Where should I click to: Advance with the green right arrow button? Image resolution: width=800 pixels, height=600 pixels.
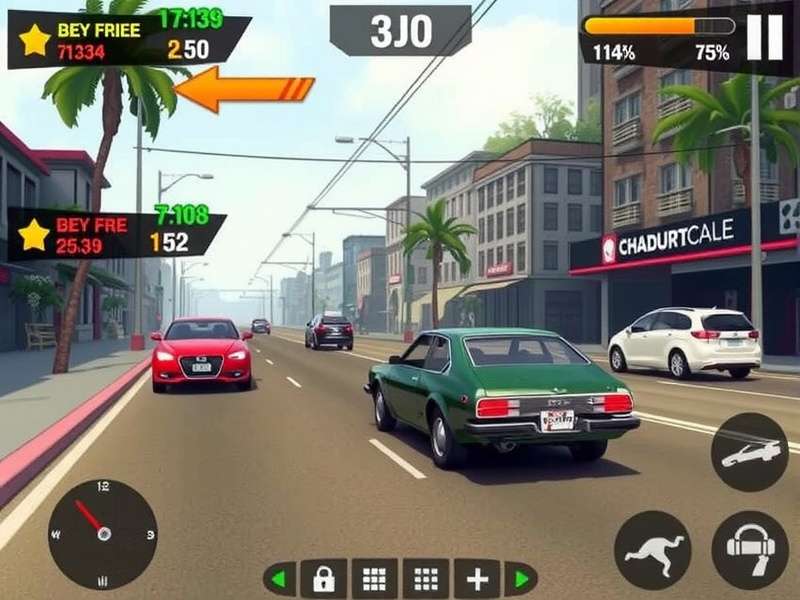(x=520, y=579)
